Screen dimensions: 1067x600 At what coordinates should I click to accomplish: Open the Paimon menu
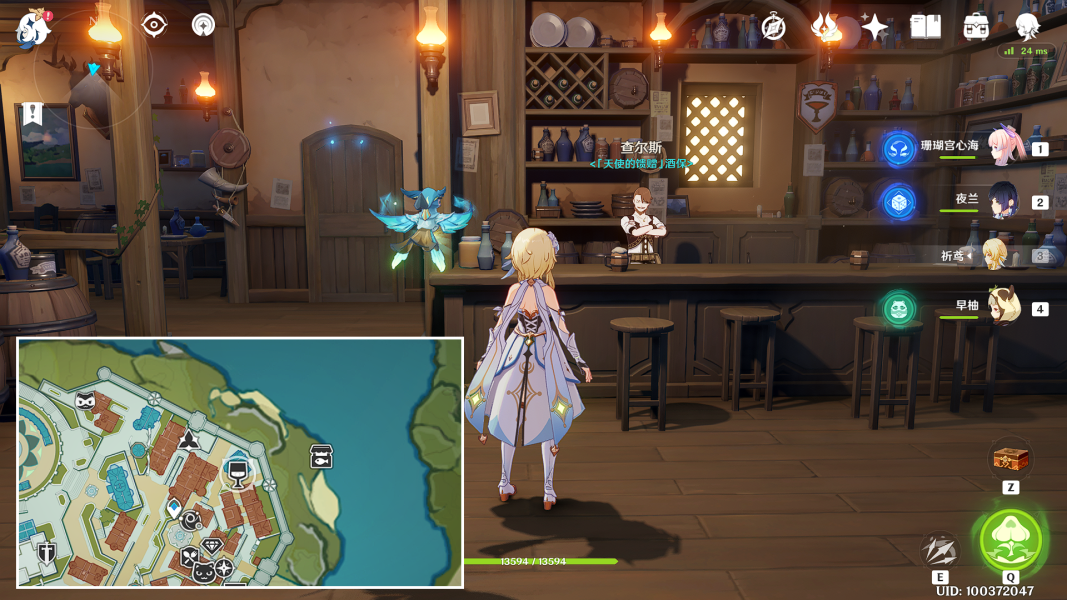(x=32, y=27)
